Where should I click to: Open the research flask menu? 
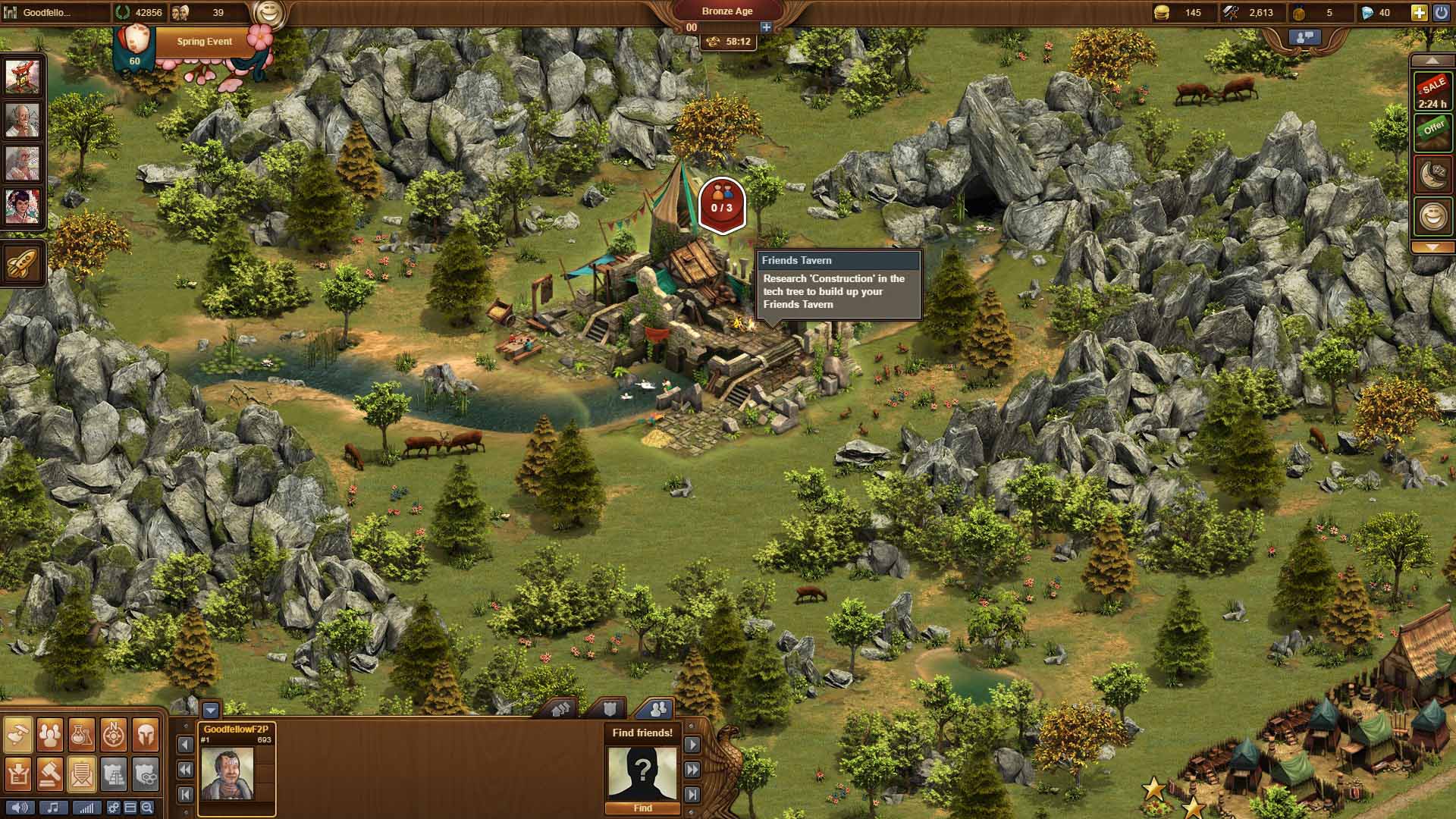click(82, 733)
